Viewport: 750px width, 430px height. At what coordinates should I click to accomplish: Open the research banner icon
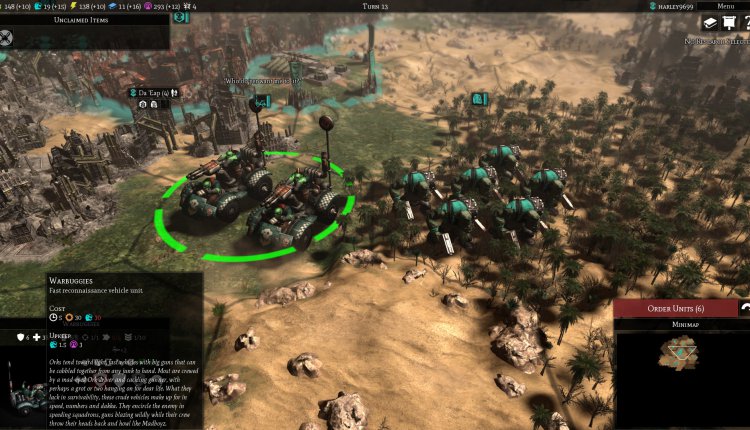coord(729,23)
